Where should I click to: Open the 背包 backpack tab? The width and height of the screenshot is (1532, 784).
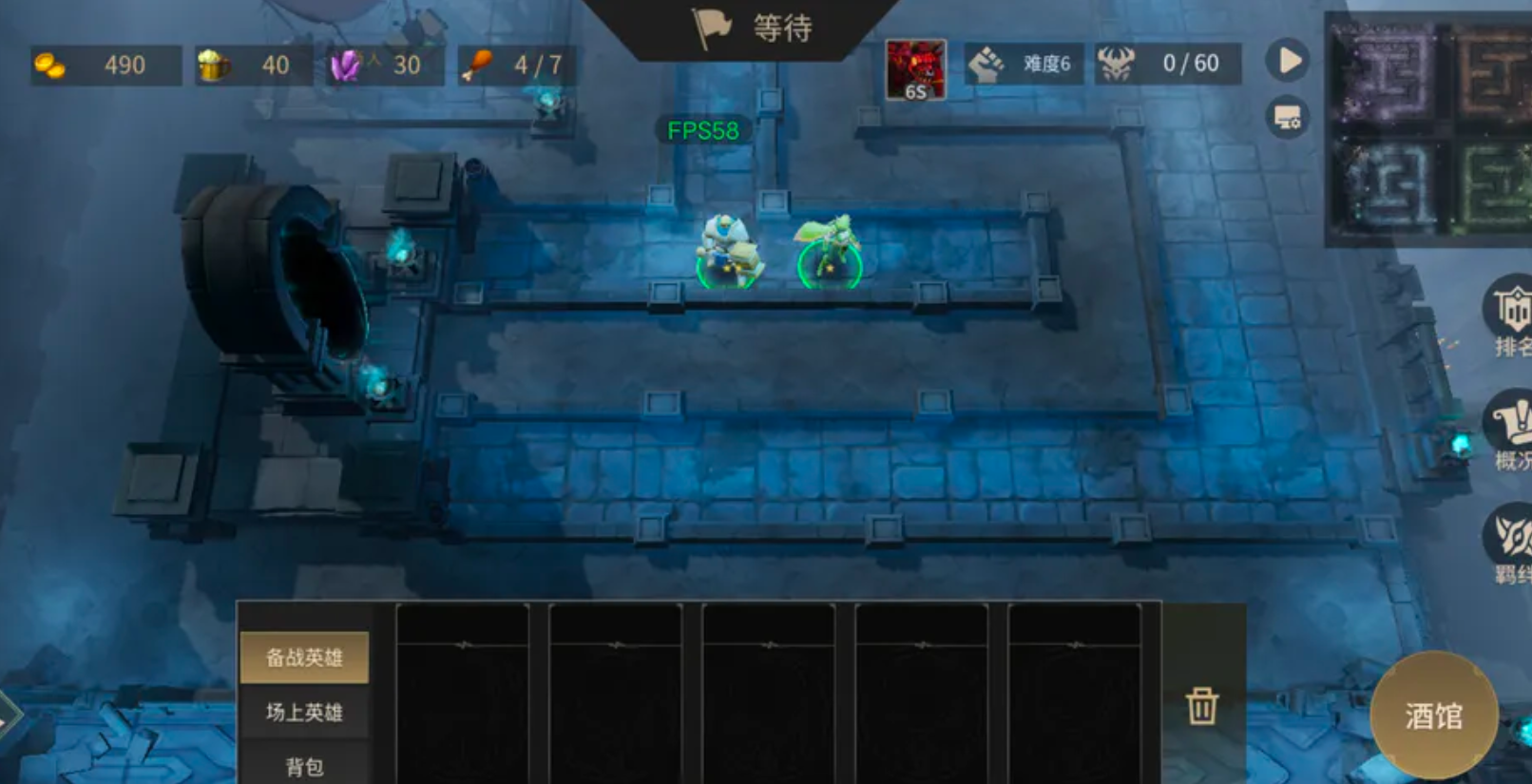click(304, 766)
